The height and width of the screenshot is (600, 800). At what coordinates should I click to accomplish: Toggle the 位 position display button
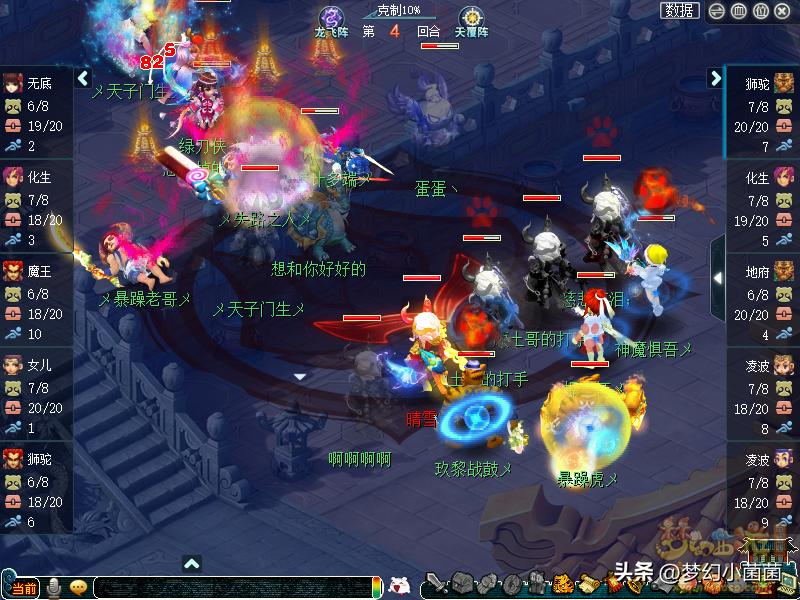pos(760,11)
